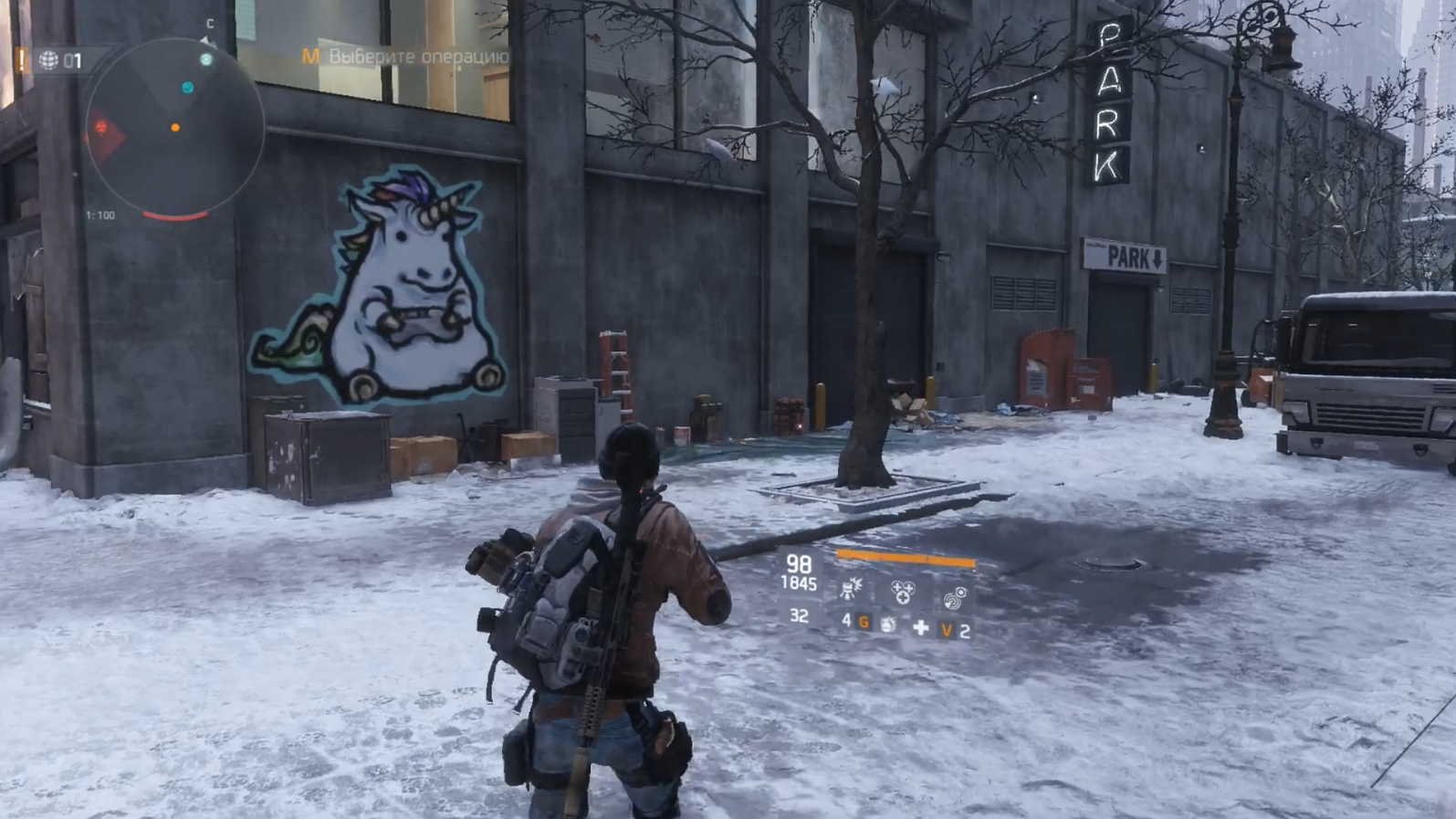
Task: Click the orange exclamation alert icon
Action: point(21,60)
